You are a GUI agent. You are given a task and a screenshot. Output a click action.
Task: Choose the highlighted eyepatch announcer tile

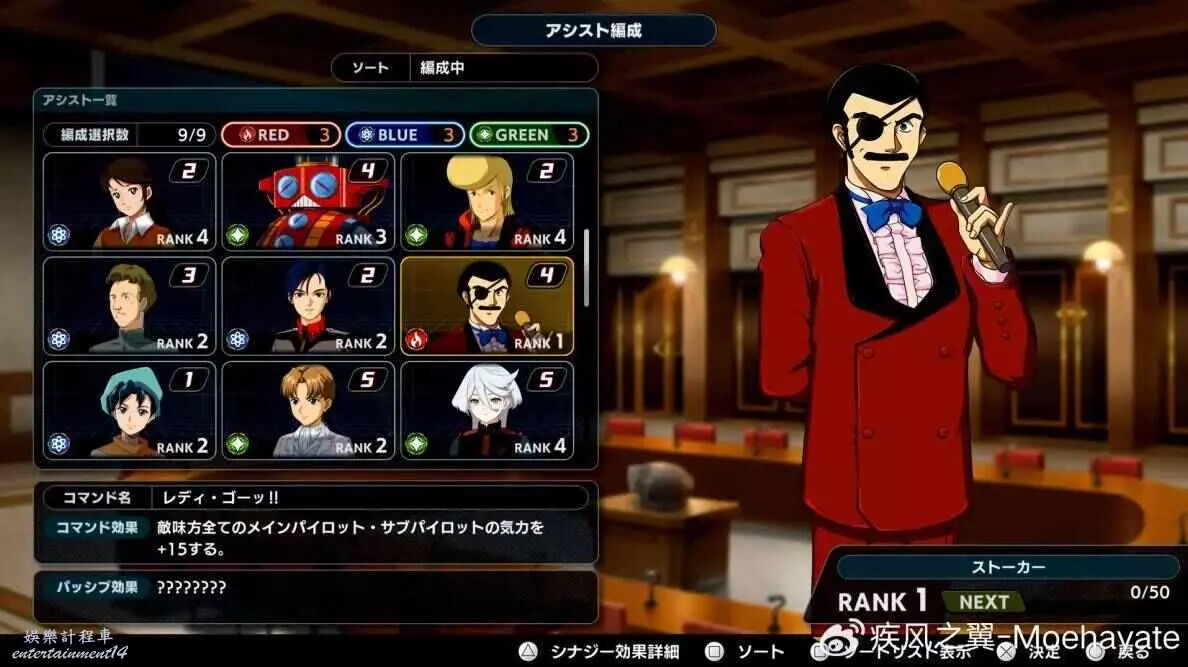pos(487,306)
